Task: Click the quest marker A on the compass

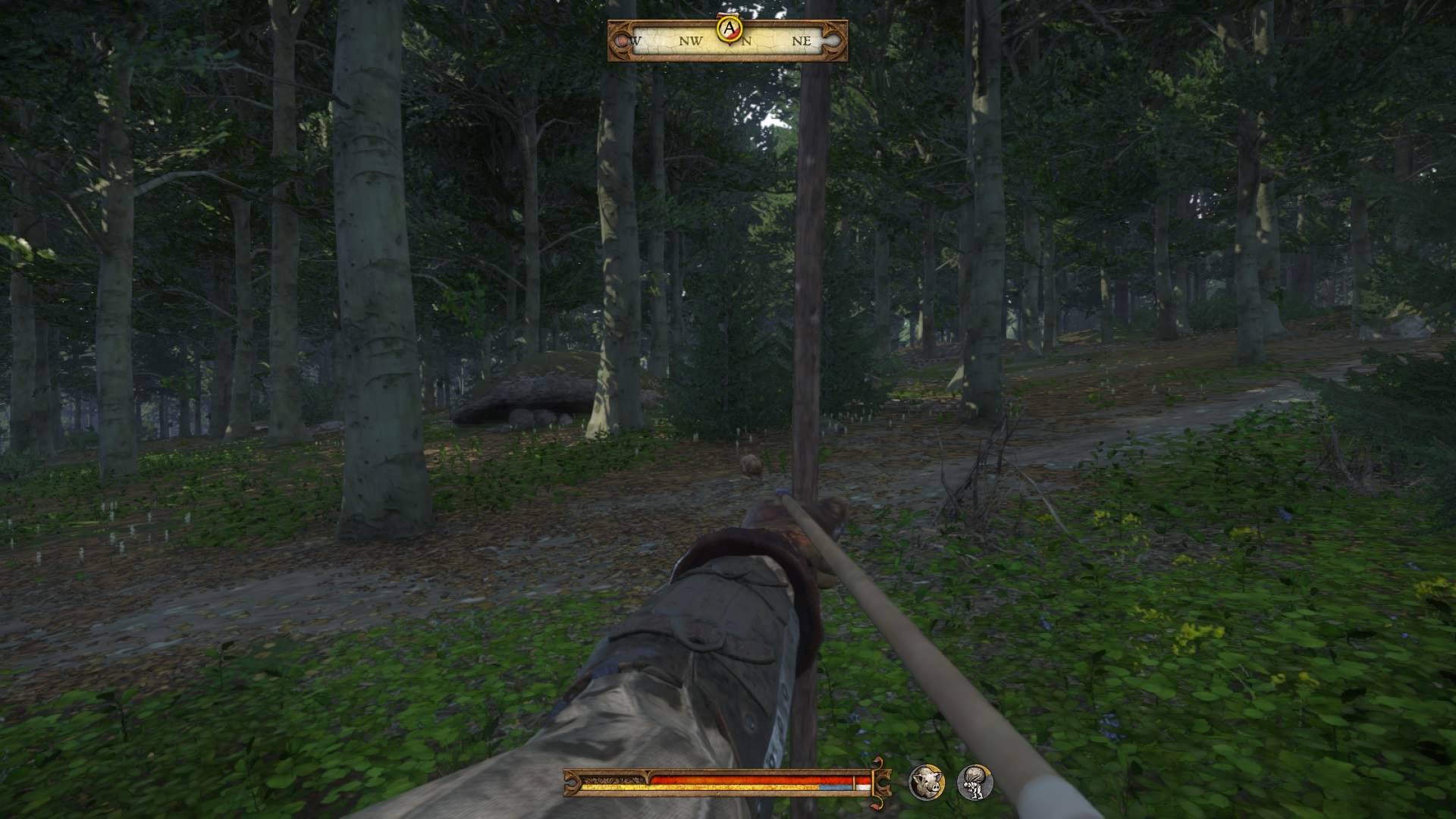Action: (x=730, y=28)
